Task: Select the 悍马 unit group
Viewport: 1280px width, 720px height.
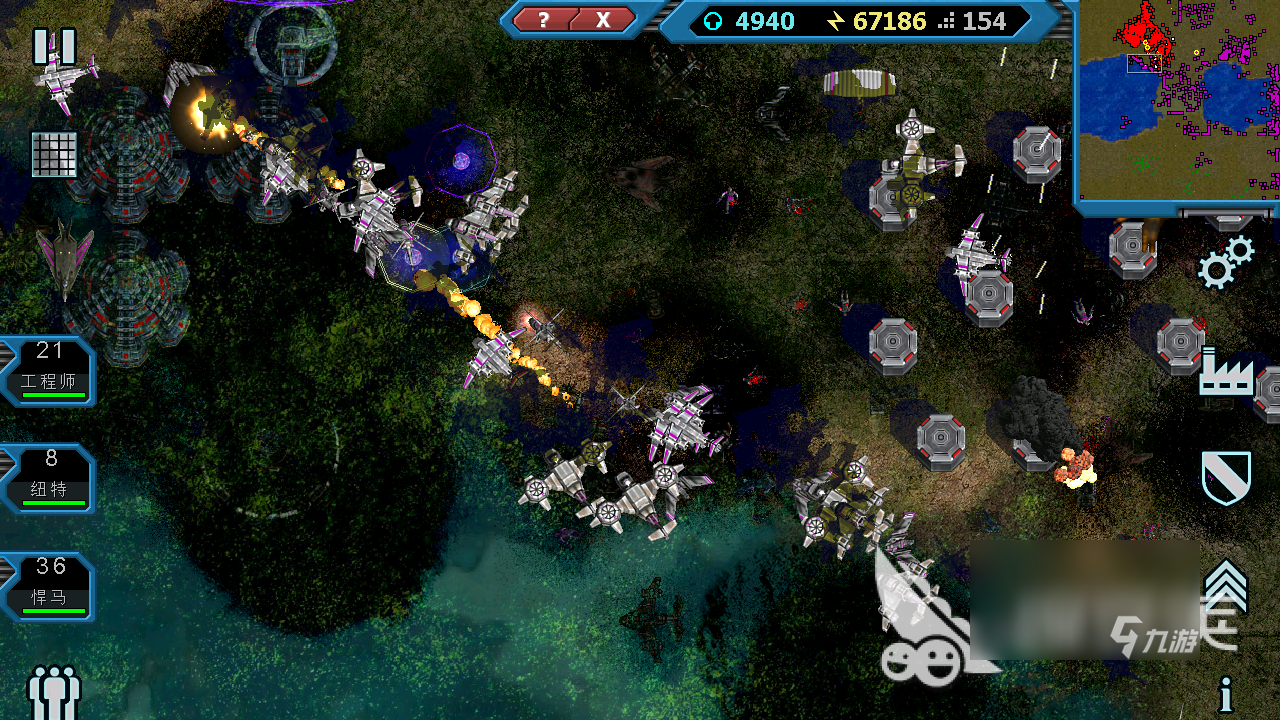Action: [50, 587]
